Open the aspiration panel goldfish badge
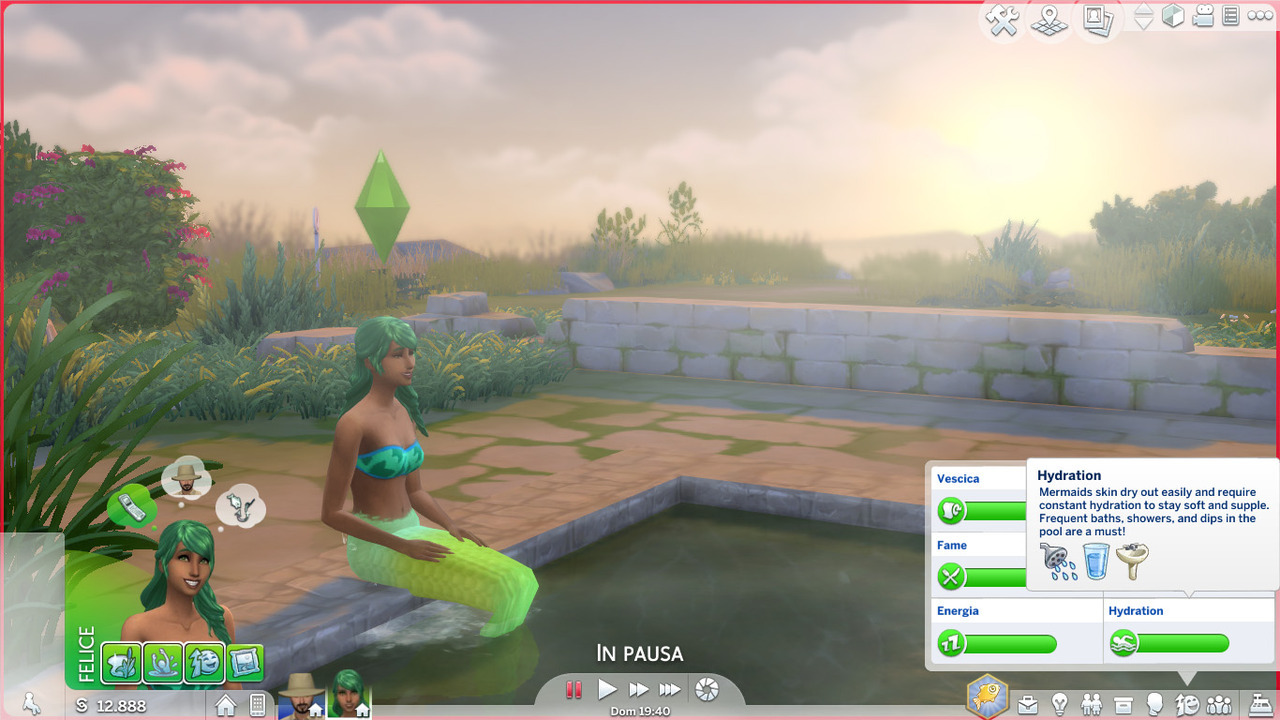The height and width of the screenshot is (720, 1280). pos(987,696)
